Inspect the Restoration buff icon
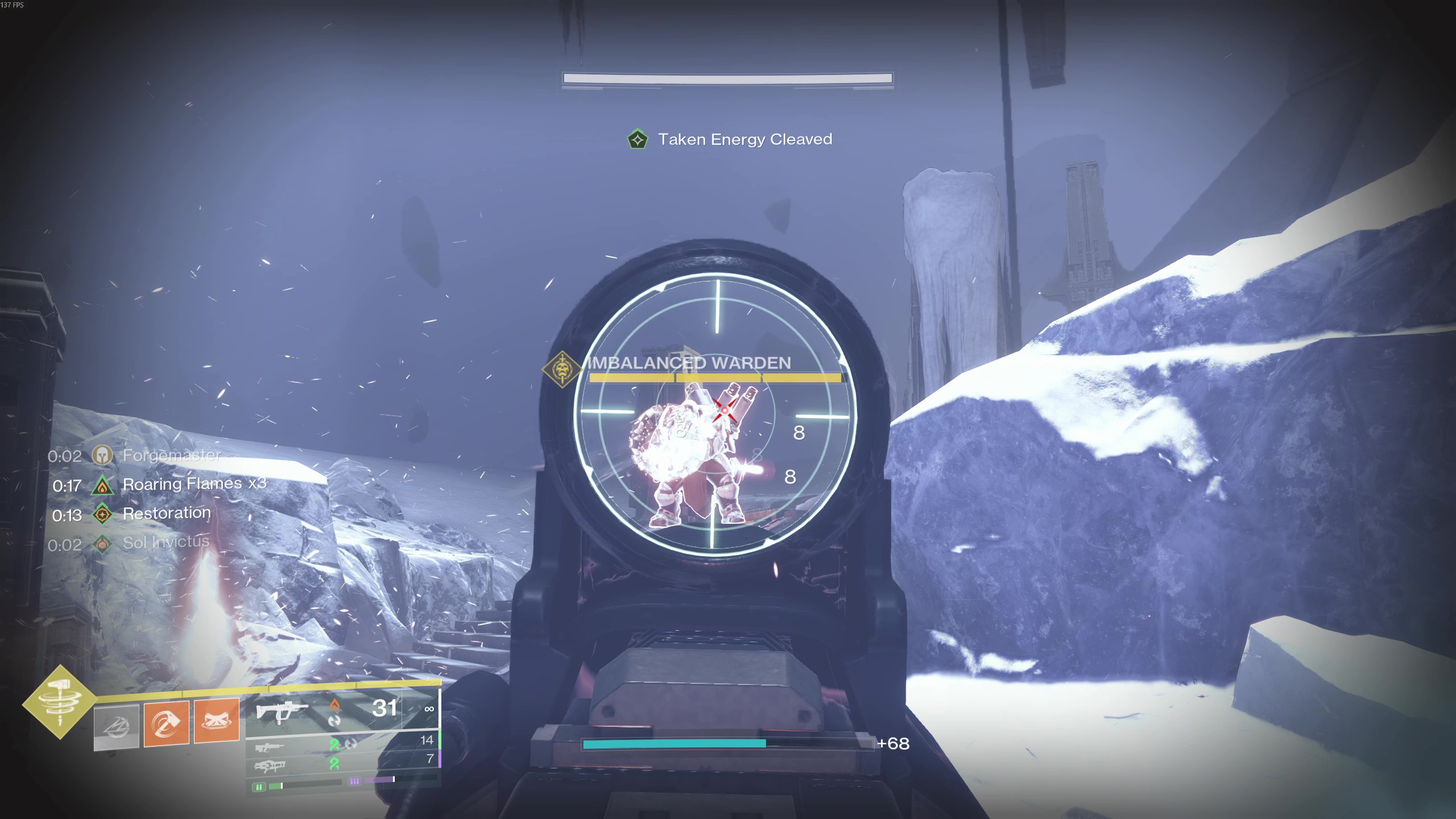 102,515
